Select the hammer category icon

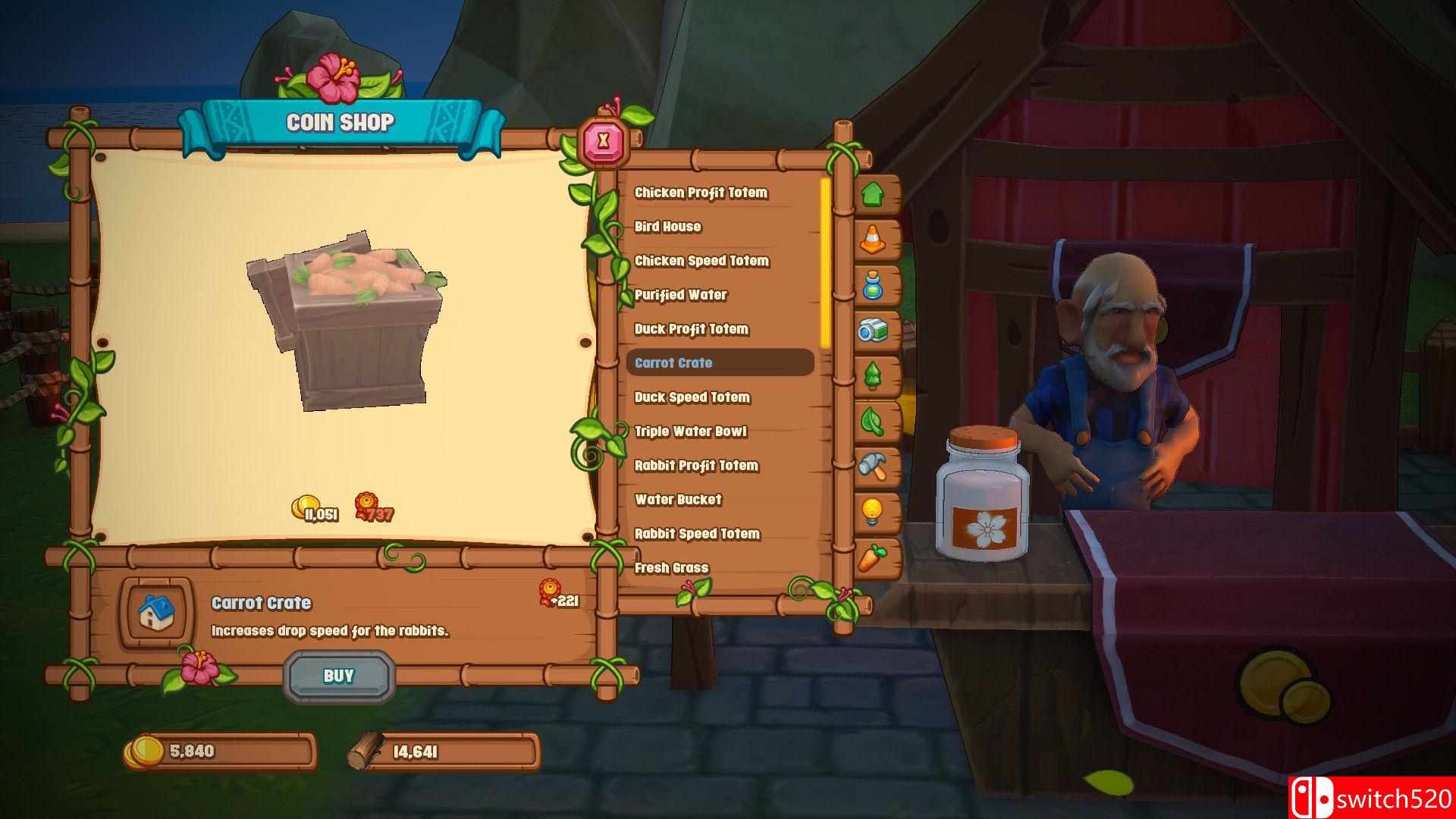tap(874, 466)
